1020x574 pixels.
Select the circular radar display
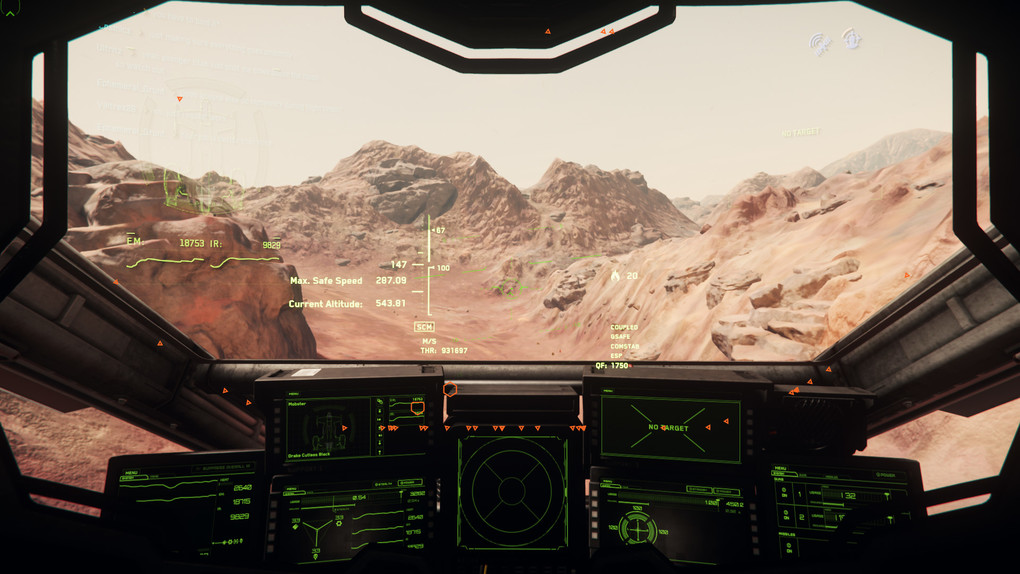(512, 491)
